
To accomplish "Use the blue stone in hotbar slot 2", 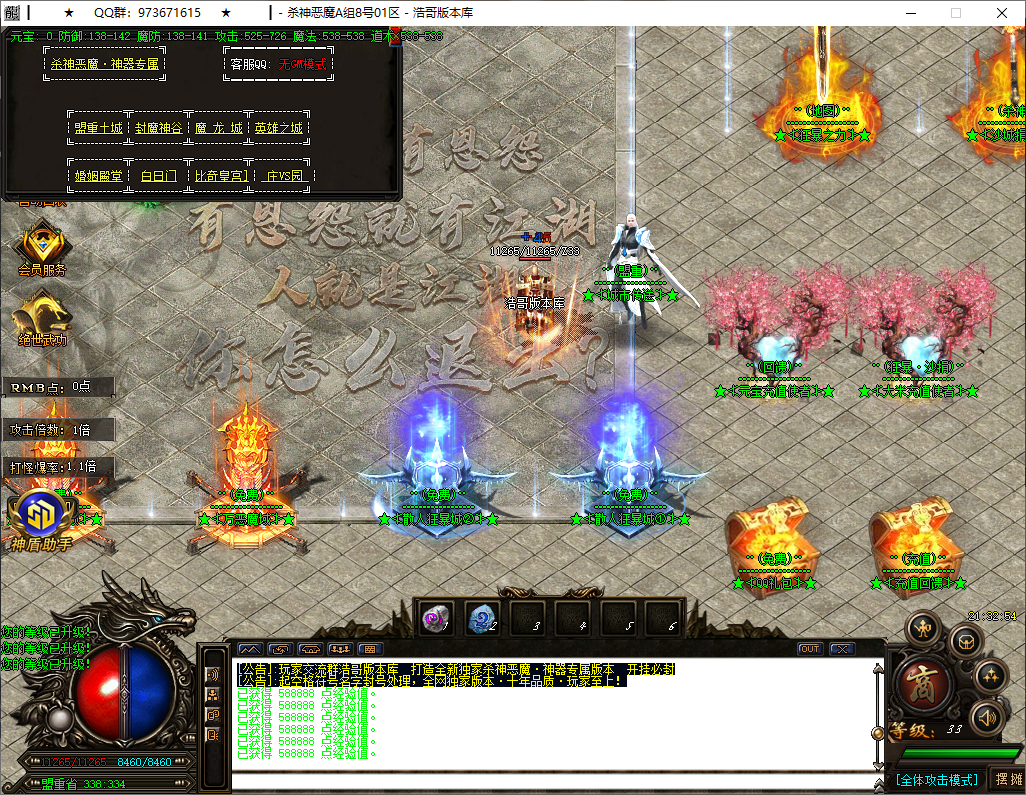I will tap(482, 618).
